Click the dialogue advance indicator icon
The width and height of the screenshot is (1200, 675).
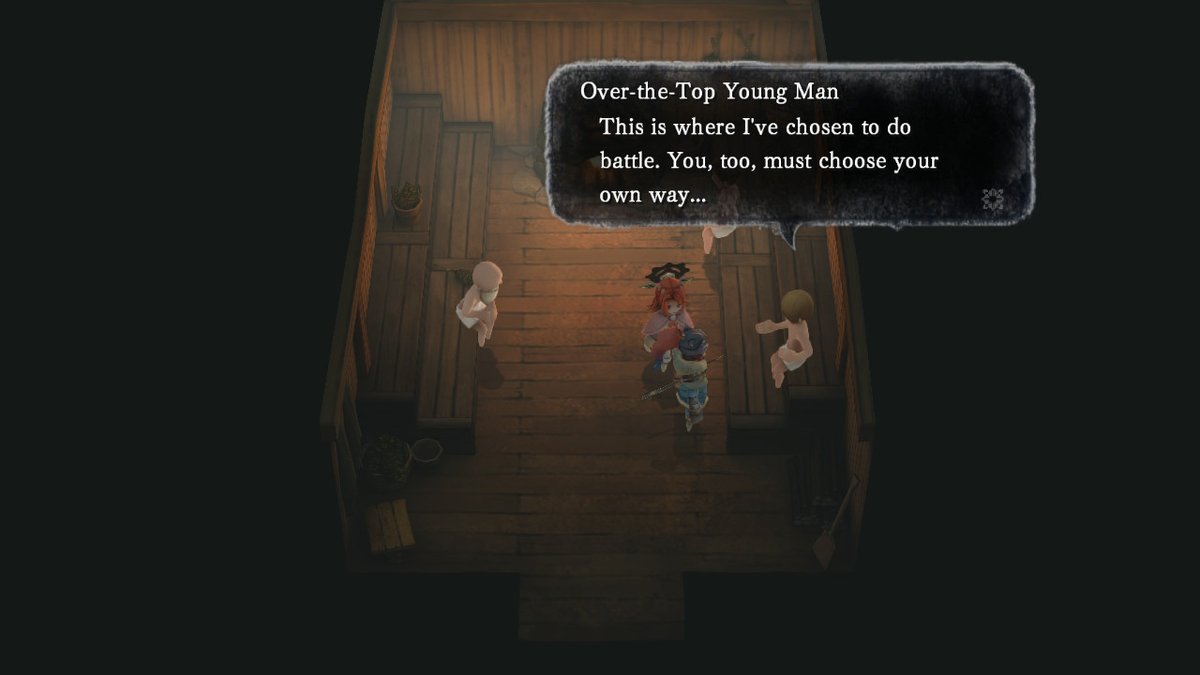click(993, 198)
